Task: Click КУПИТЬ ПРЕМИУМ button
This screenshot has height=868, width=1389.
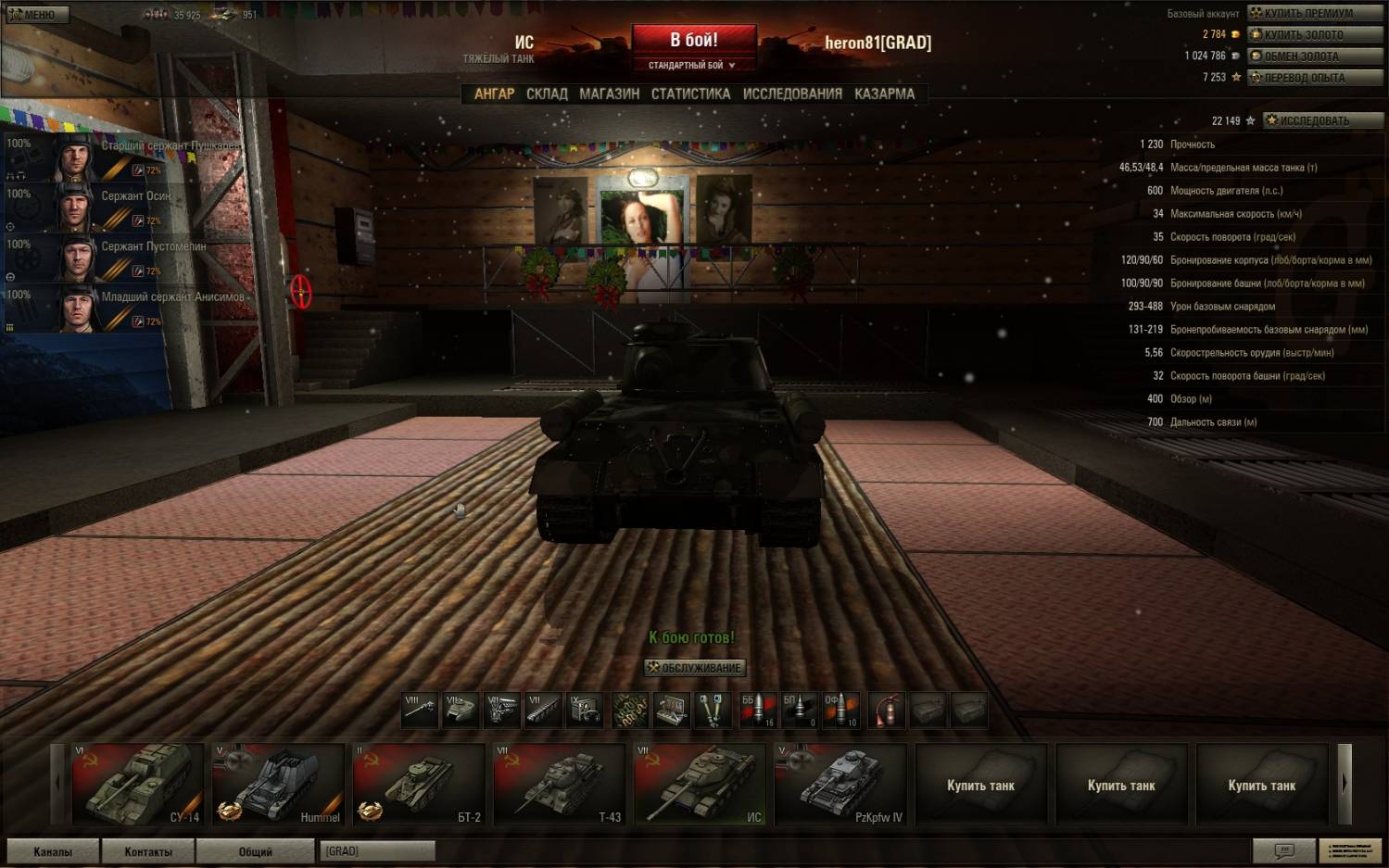Action: (1314, 13)
